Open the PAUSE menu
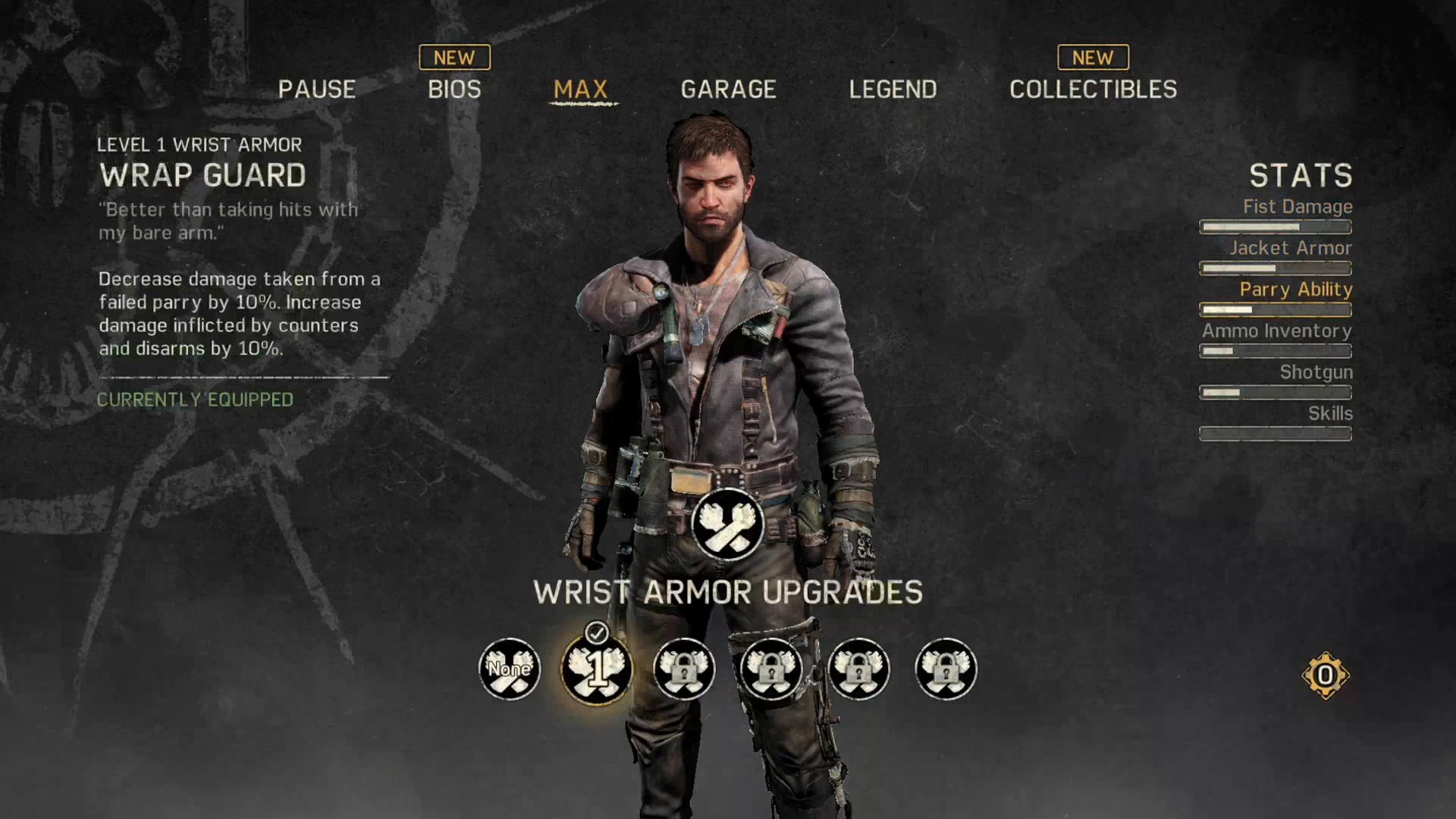 coord(318,89)
